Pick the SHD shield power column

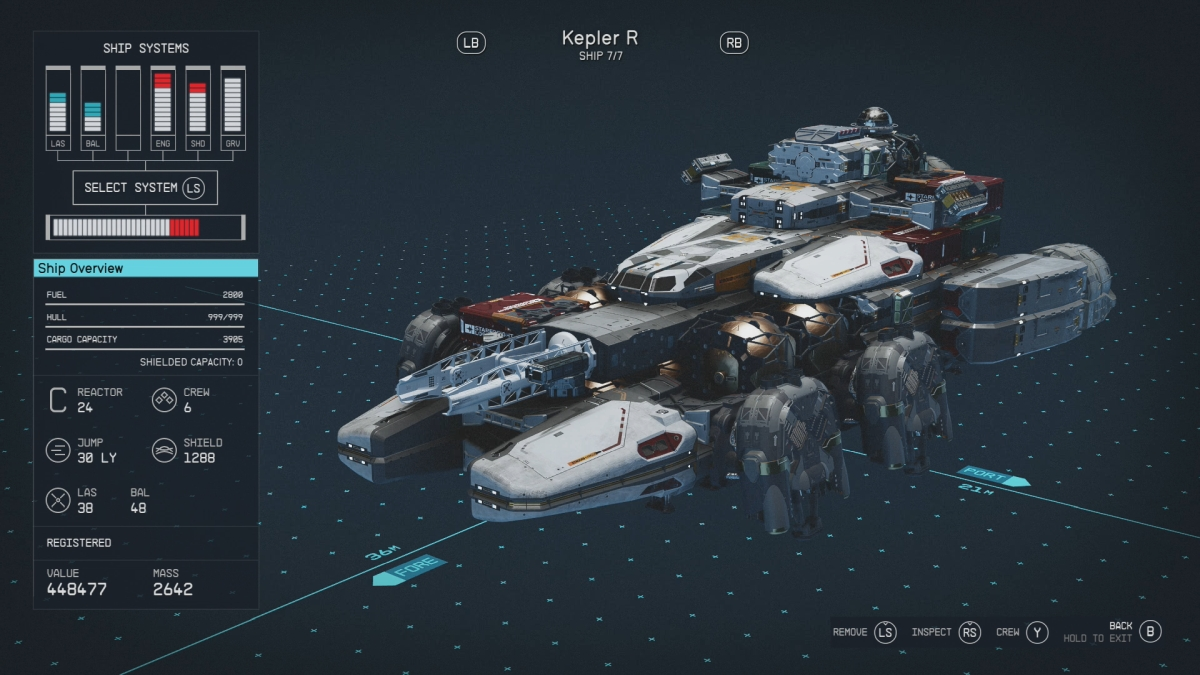(x=198, y=101)
